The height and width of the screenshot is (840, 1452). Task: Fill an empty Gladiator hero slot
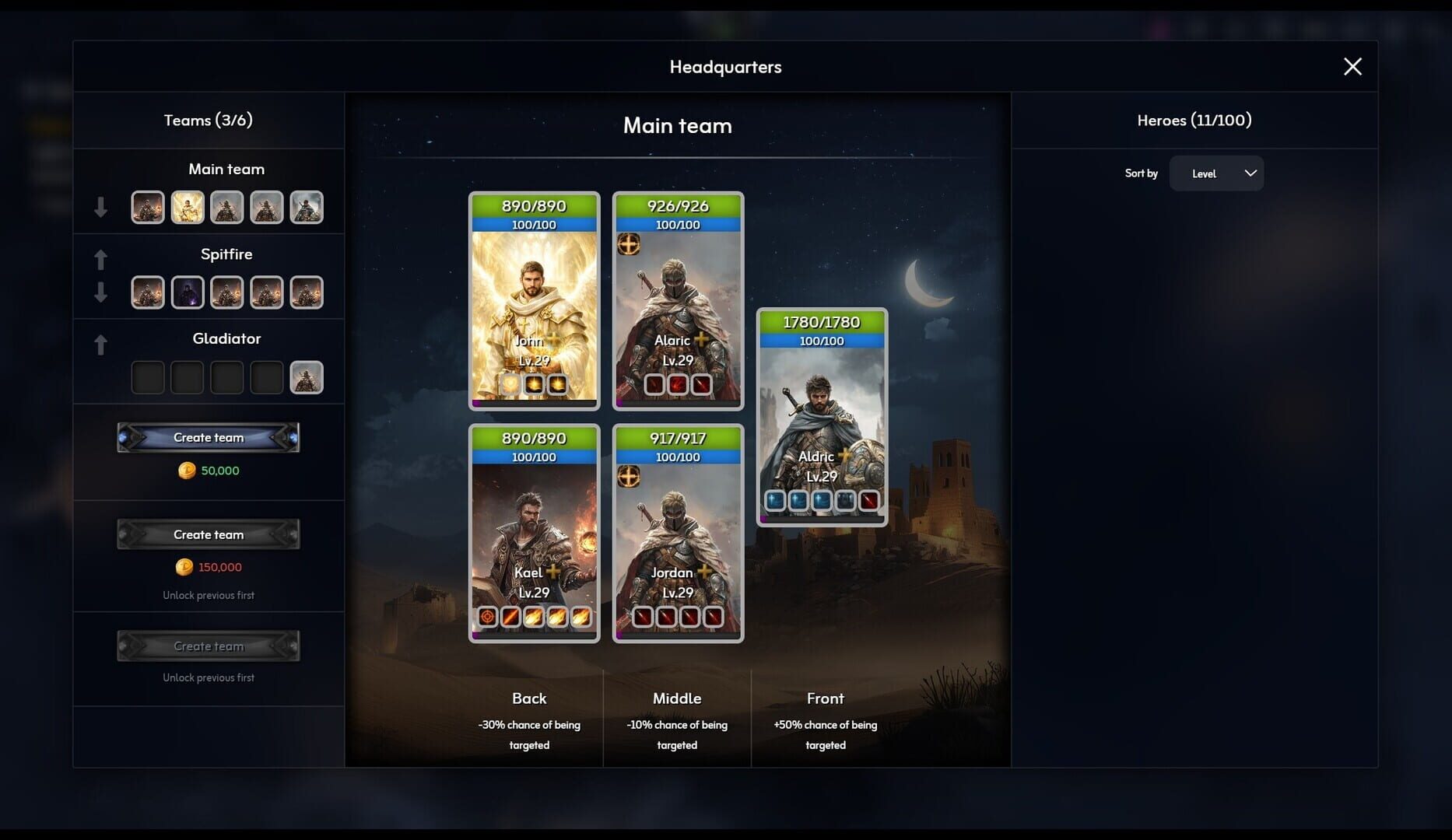tap(147, 376)
